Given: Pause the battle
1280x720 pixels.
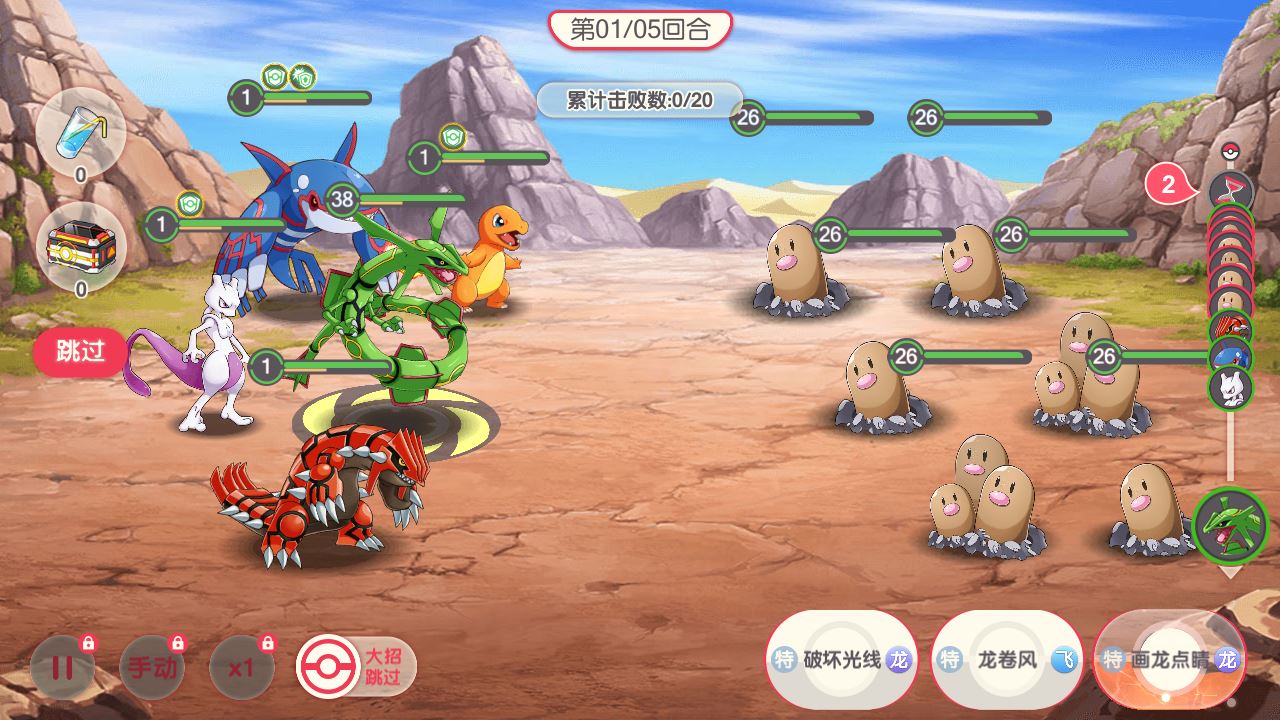Looking at the screenshot, I should pyautogui.click(x=62, y=666).
